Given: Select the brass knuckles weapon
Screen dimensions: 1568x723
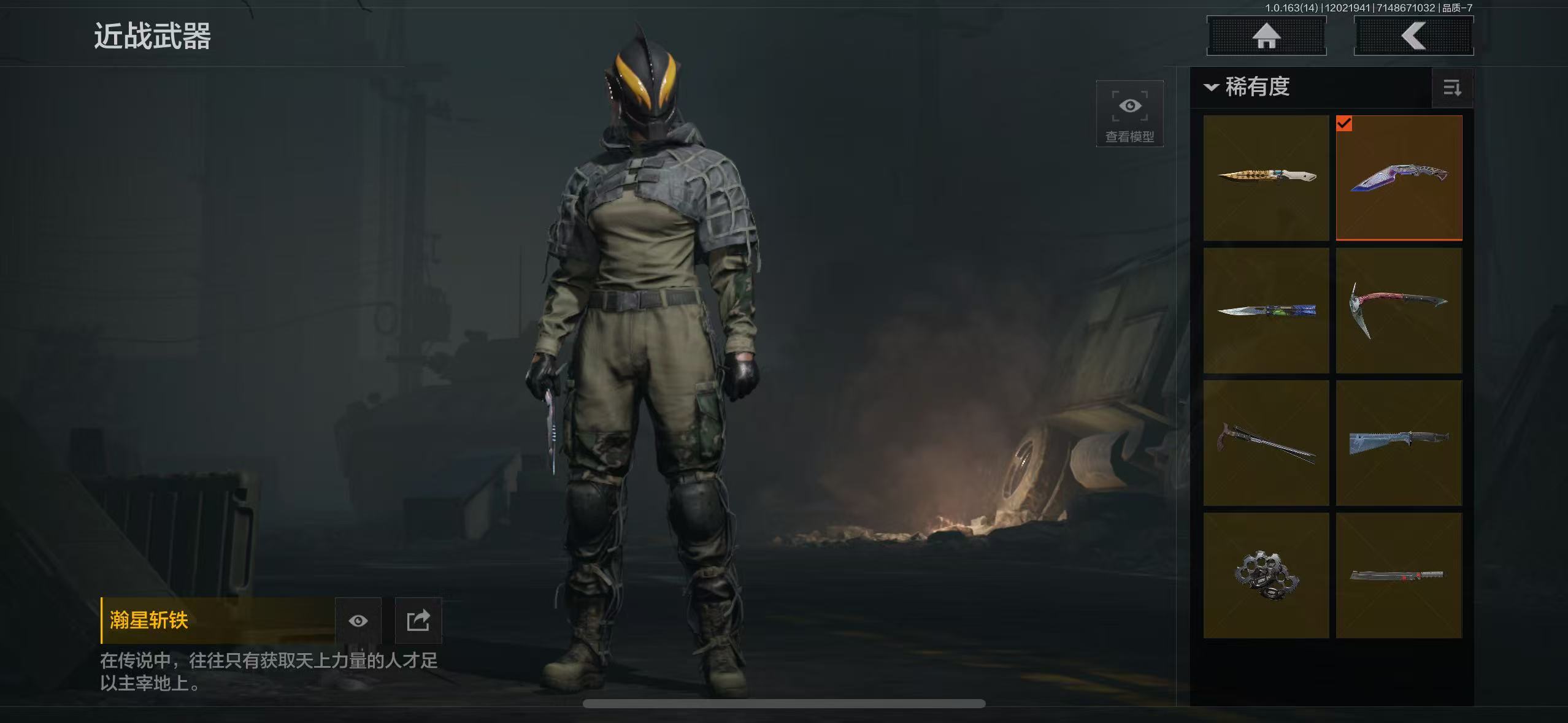Looking at the screenshot, I should 1266,575.
